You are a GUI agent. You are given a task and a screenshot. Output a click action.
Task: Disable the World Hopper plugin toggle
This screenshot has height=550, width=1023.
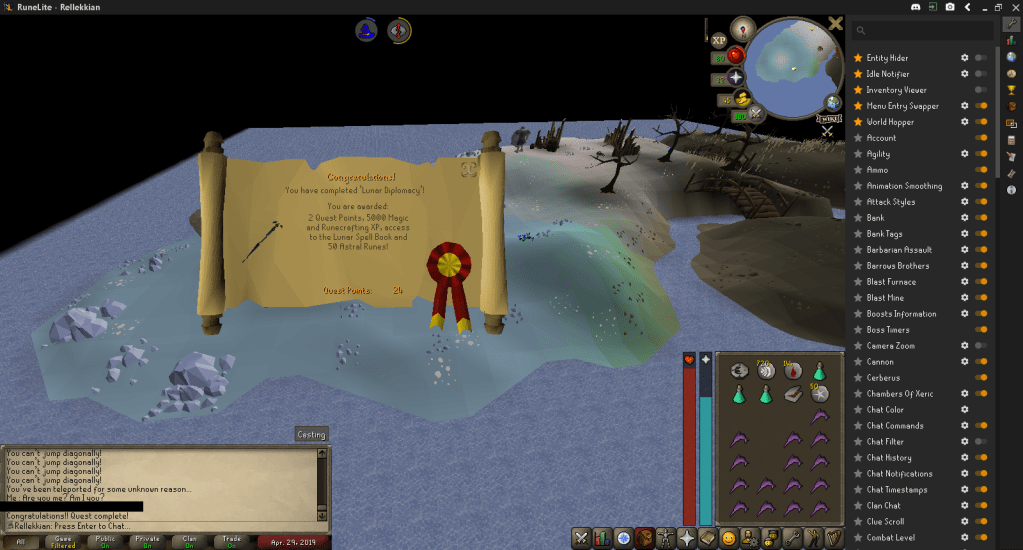(981, 122)
